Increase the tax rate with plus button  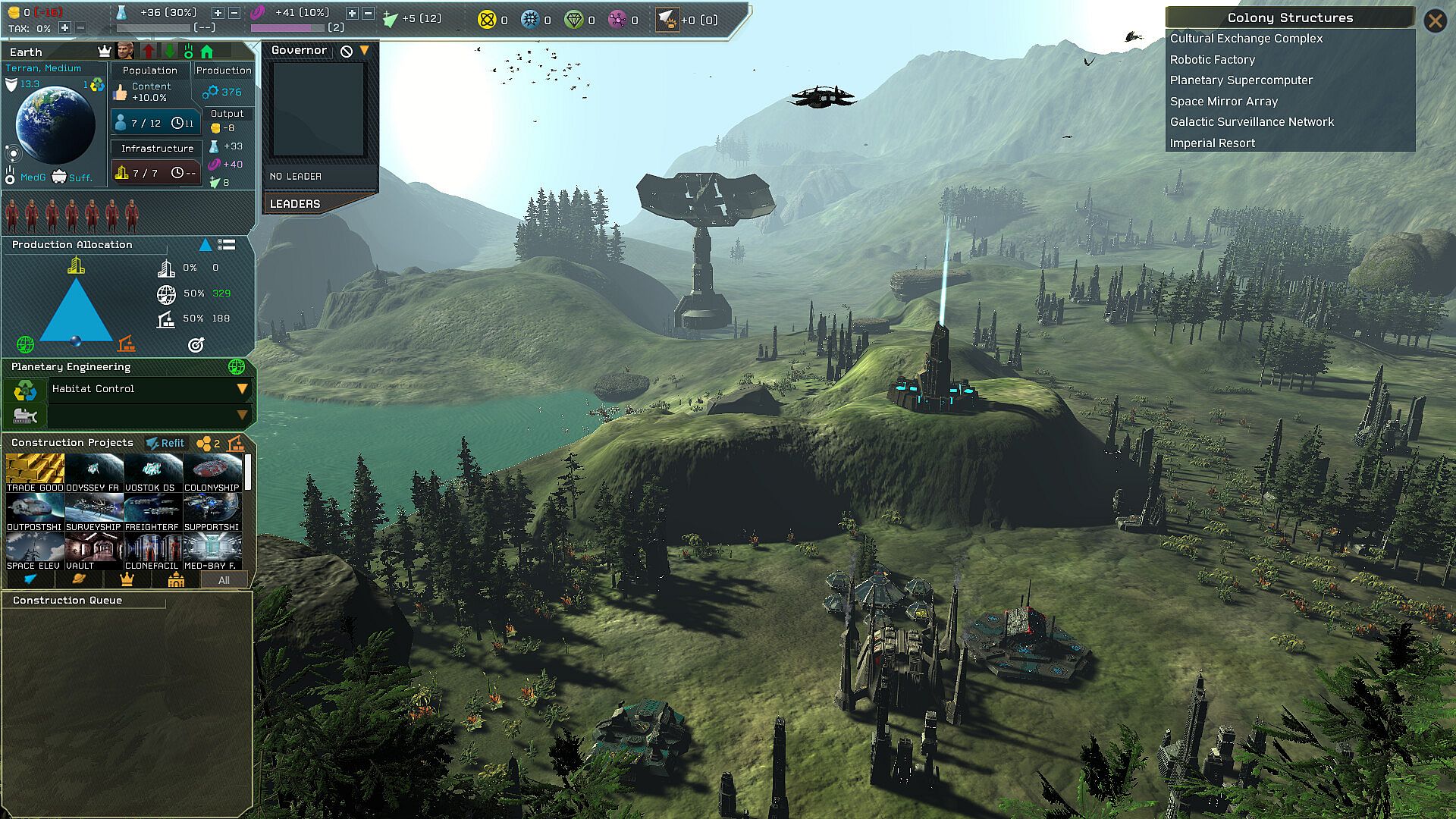(x=64, y=29)
